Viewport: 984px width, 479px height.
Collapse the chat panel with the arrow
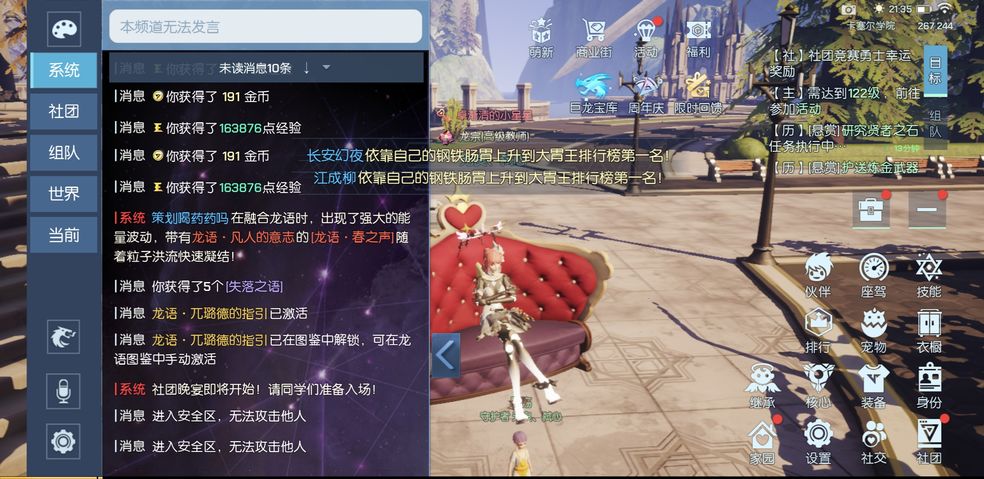pos(445,354)
